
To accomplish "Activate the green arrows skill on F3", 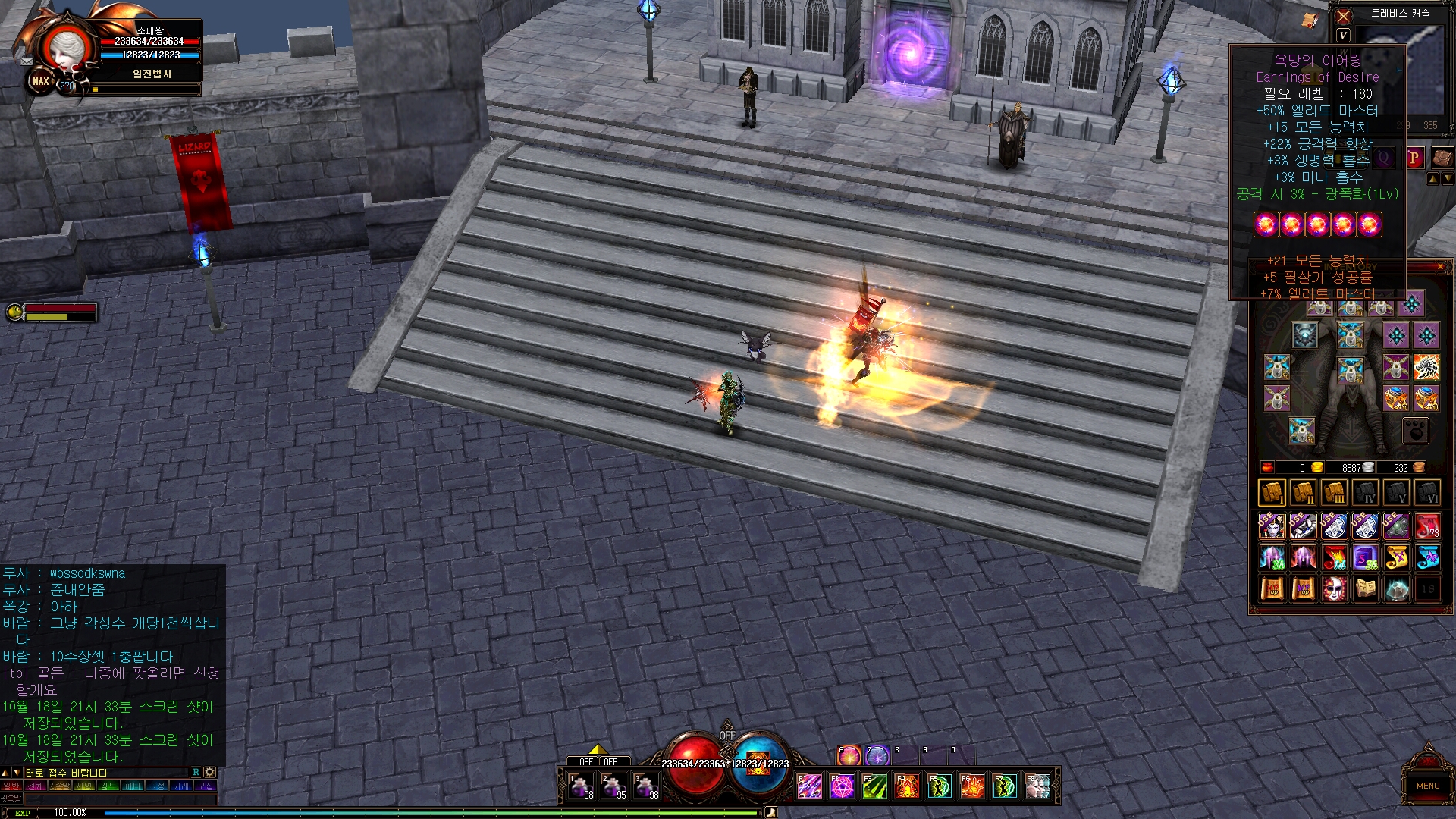I will tap(874, 786).
